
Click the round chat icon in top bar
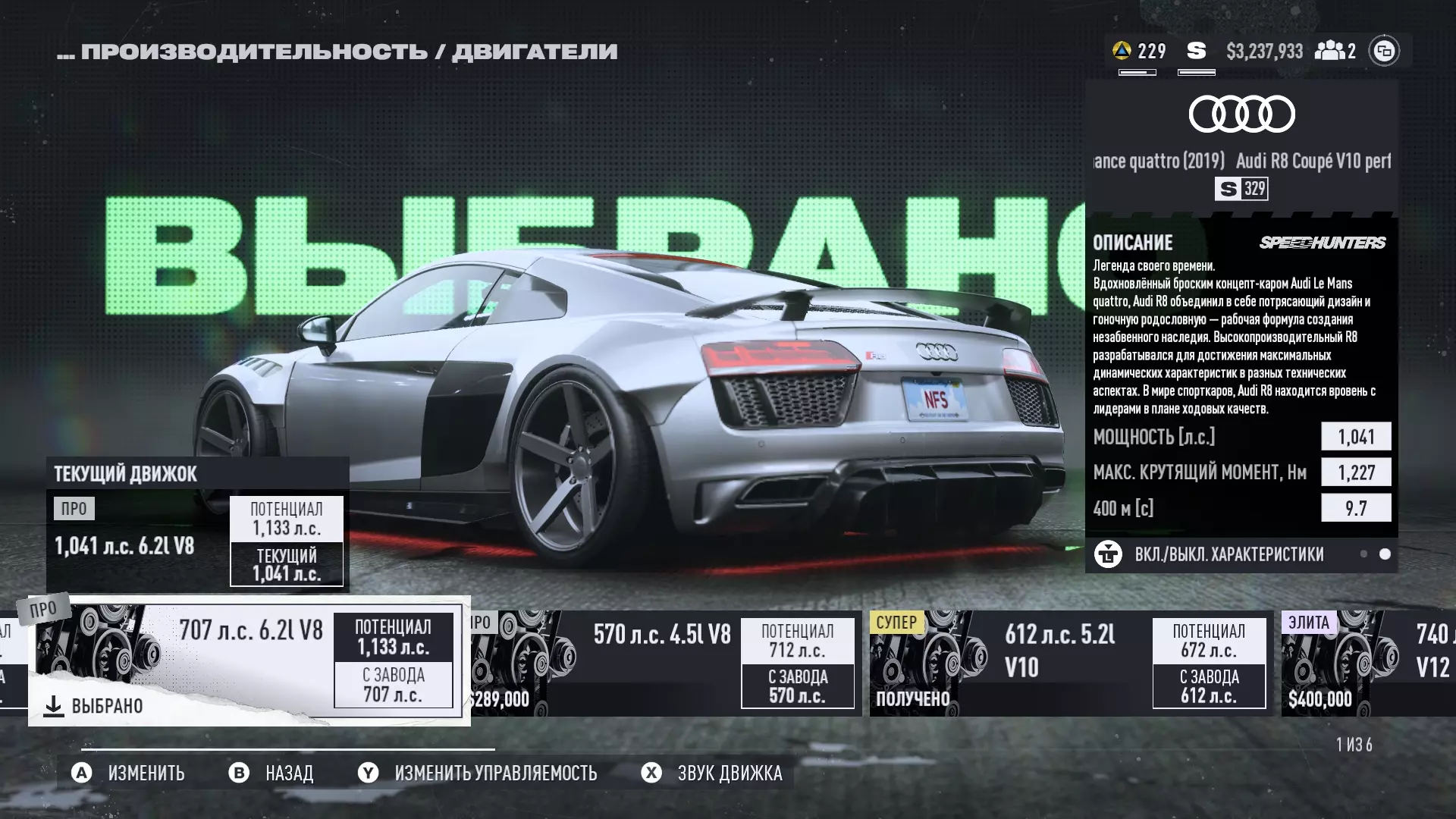pyautogui.click(x=1384, y=51)
